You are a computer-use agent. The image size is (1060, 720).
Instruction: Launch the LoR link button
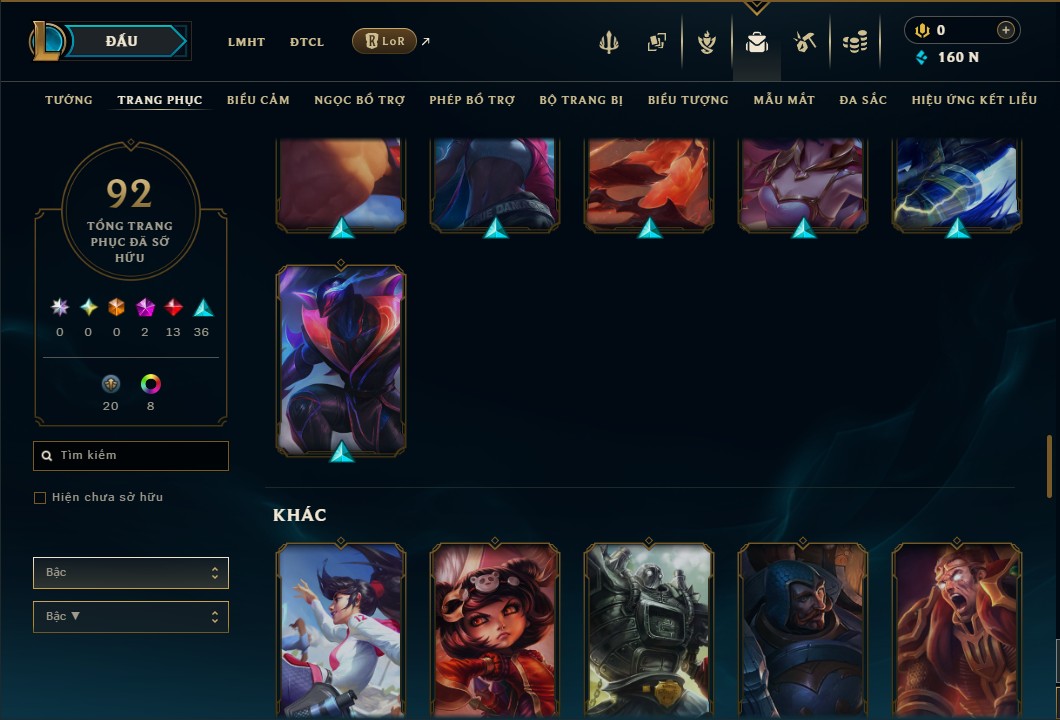(385, 41)
